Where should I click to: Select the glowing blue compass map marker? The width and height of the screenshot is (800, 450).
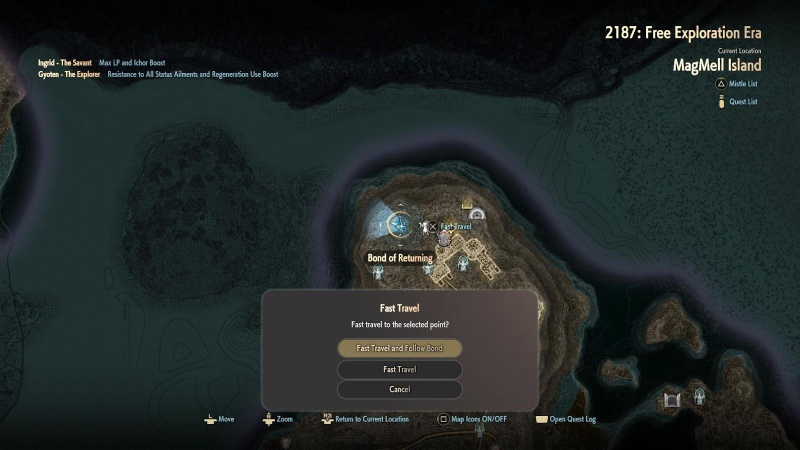pos(402,225)
